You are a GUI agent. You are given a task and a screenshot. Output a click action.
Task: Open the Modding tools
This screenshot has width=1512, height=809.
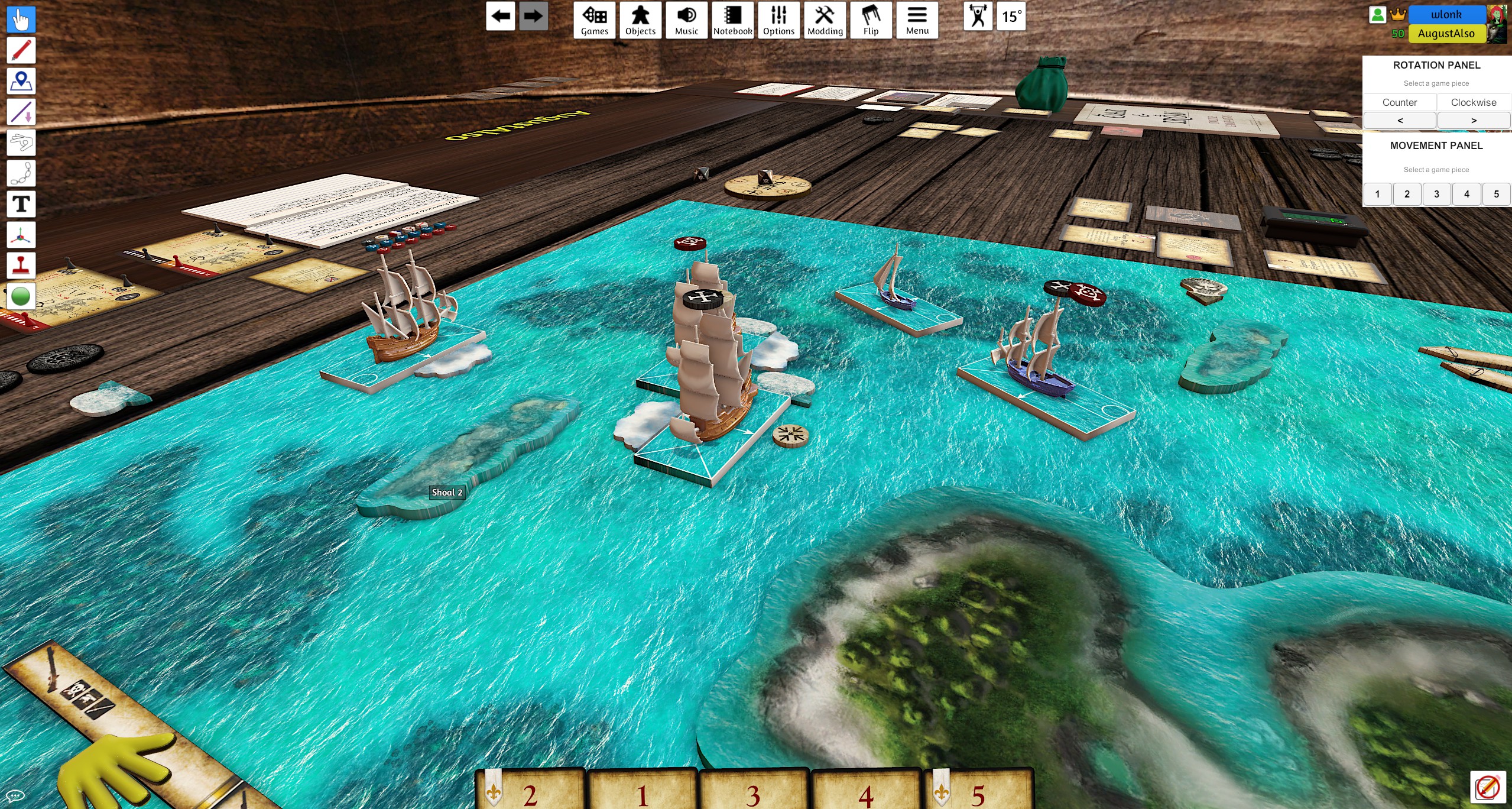(x=825, y=20)
